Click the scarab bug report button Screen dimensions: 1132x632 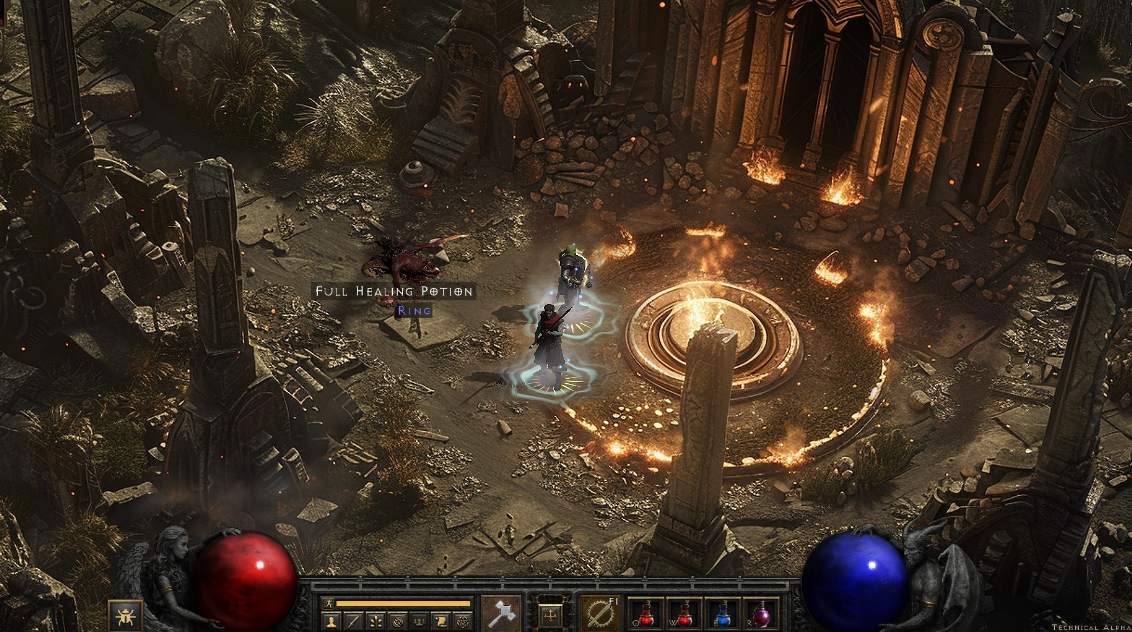coord(125,614)
